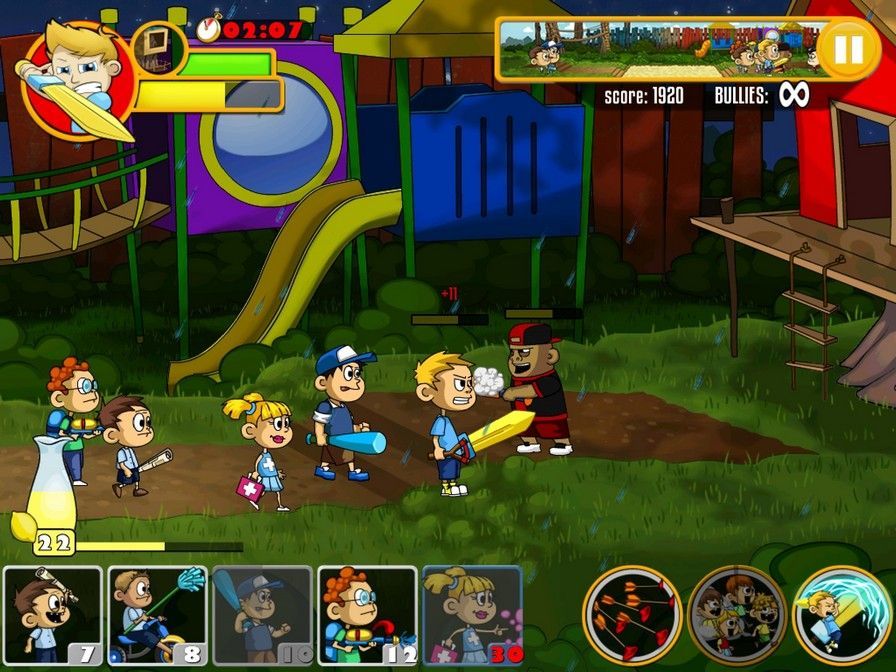Screen dimensions: 896x672
Task: Click the blond hero portrait
Action: coord(78,80)
